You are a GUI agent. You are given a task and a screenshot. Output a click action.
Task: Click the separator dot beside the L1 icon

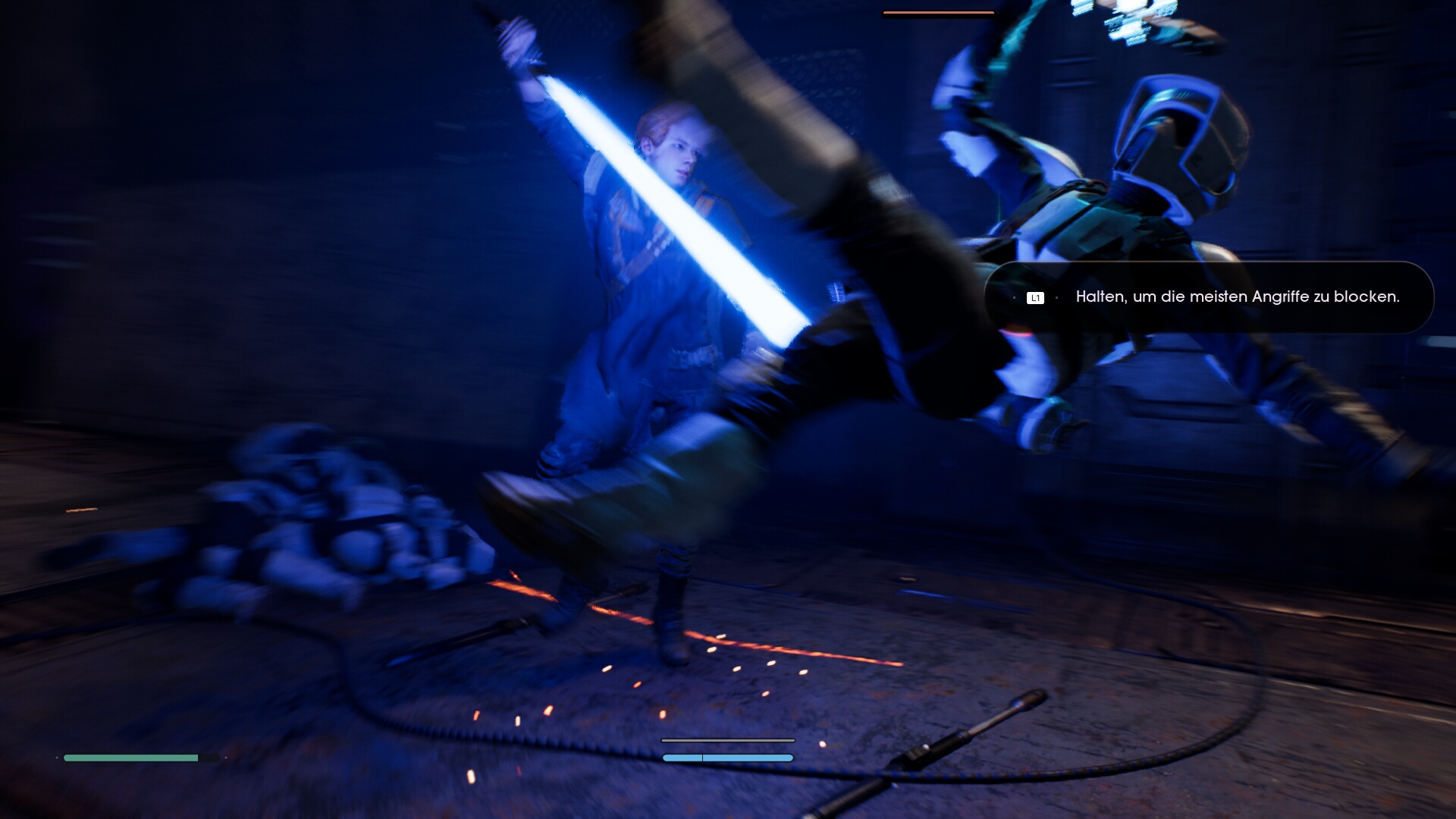pos(1057,297)
